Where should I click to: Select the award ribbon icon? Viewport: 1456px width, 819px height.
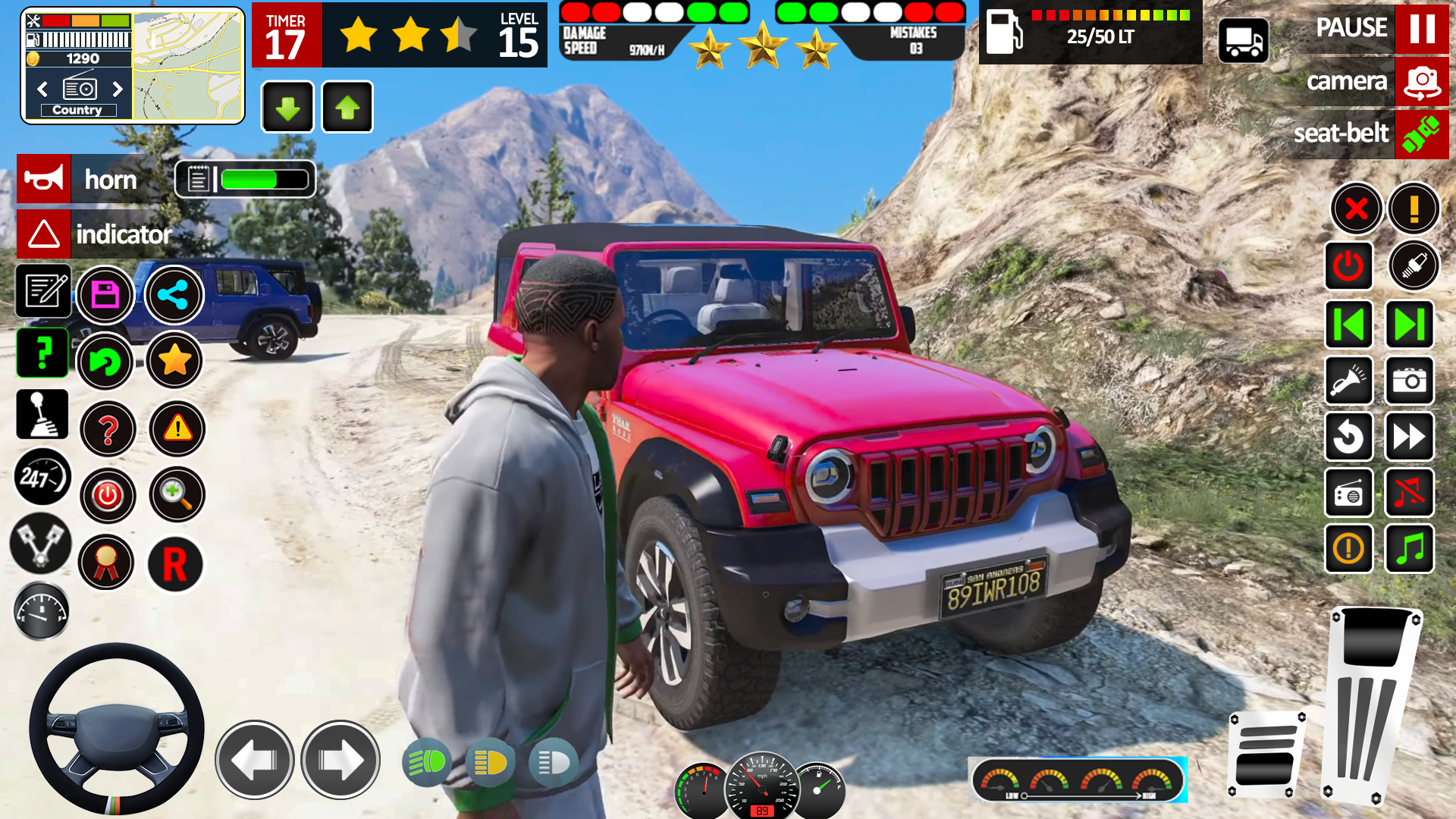(x=106, y=563)
